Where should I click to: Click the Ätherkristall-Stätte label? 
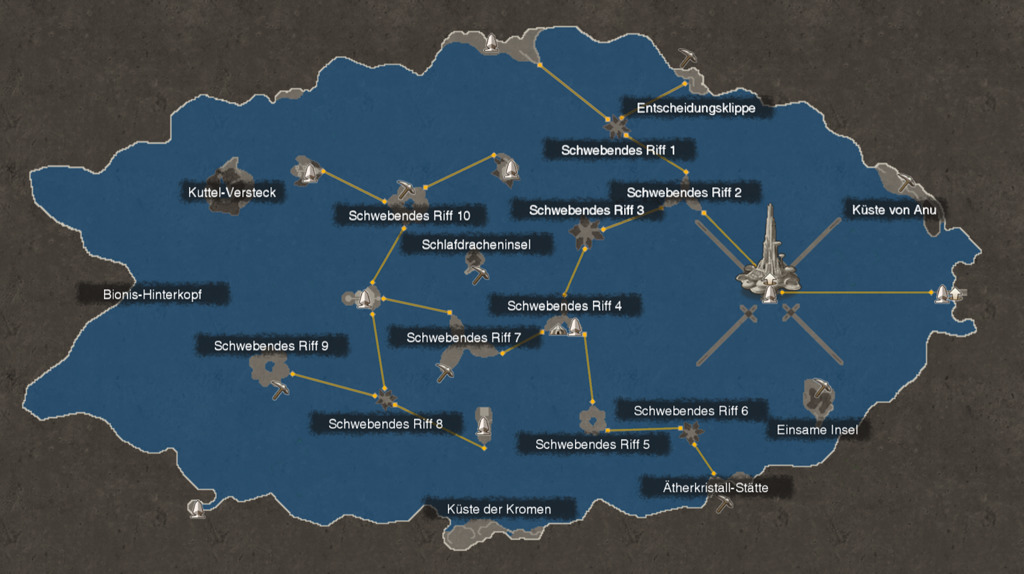tap(715, 488)
